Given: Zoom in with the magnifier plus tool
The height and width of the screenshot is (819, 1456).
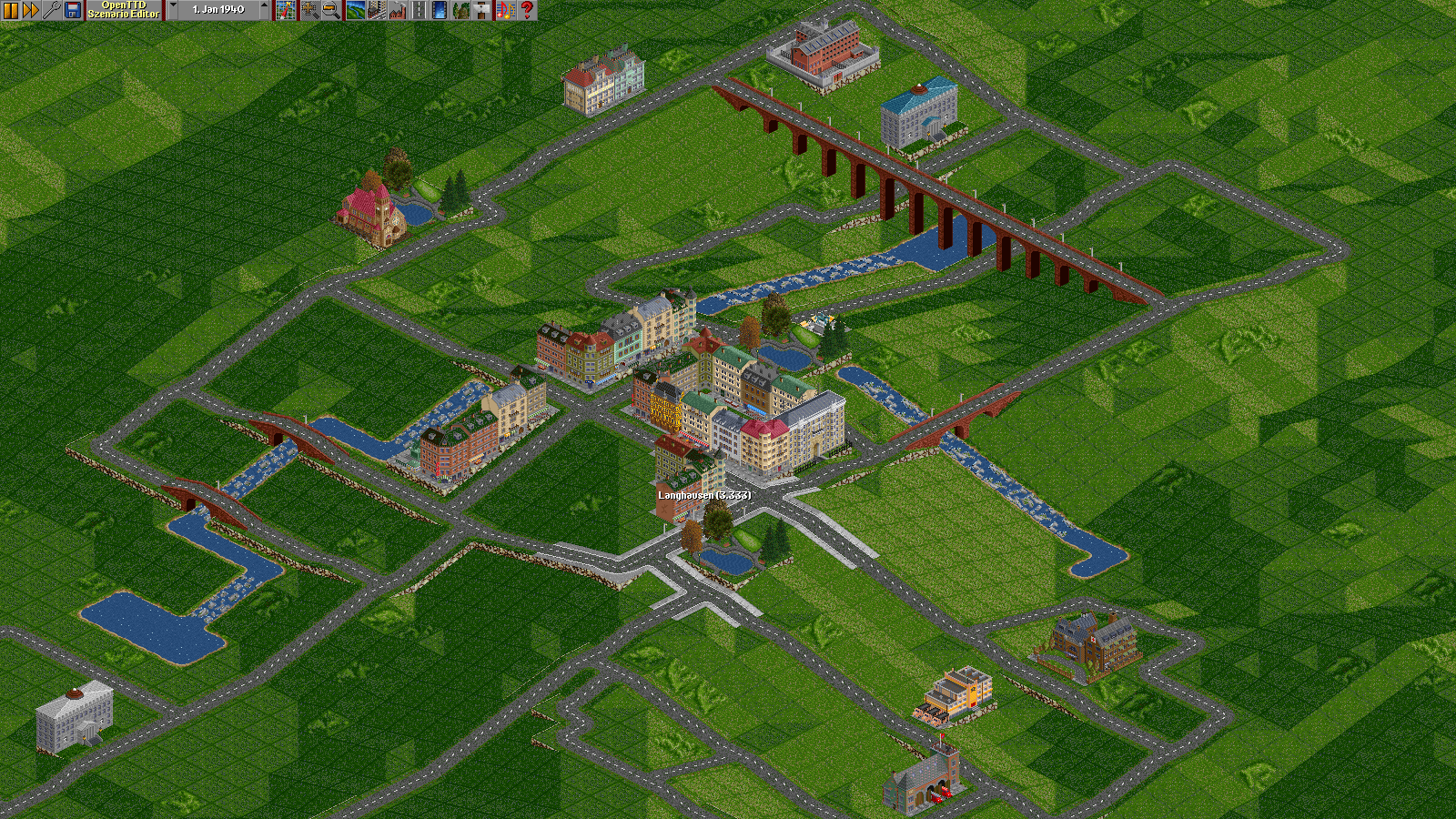Looking at the screenshot, I should [310, 10].
